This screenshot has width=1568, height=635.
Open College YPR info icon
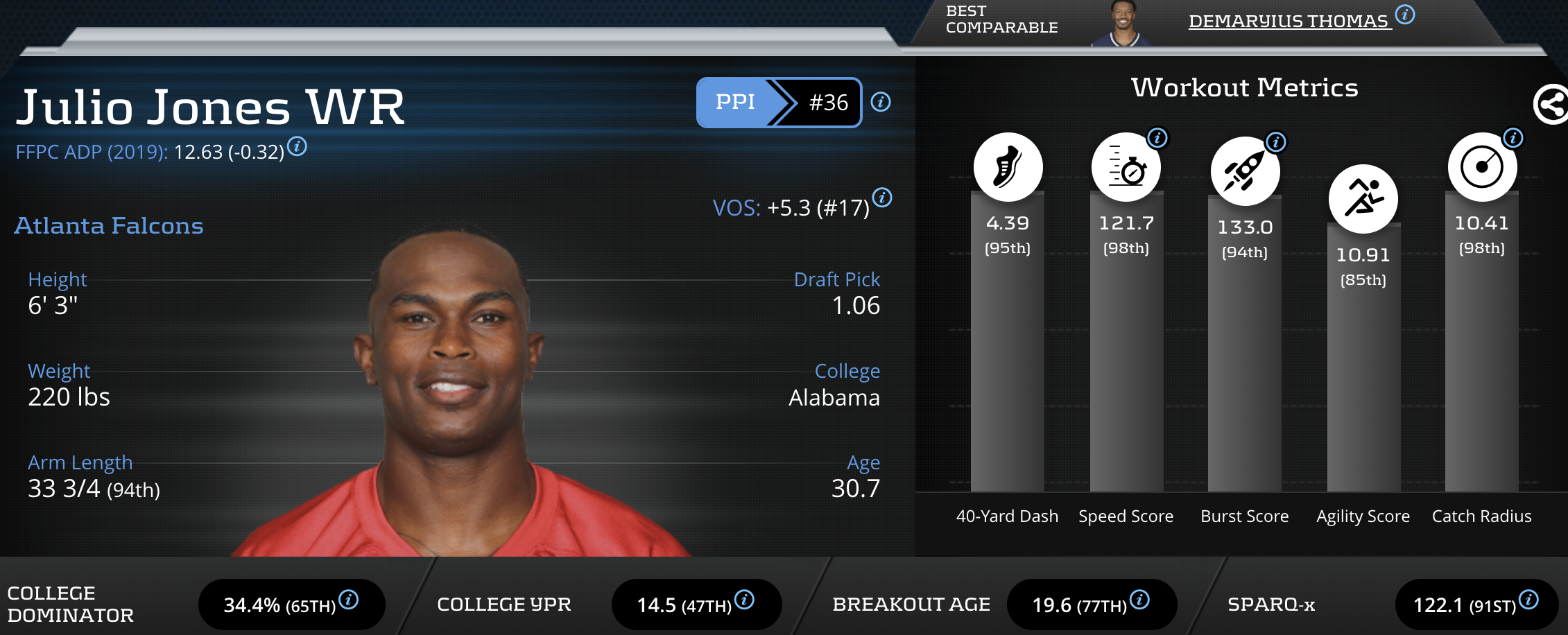point(744,600)
